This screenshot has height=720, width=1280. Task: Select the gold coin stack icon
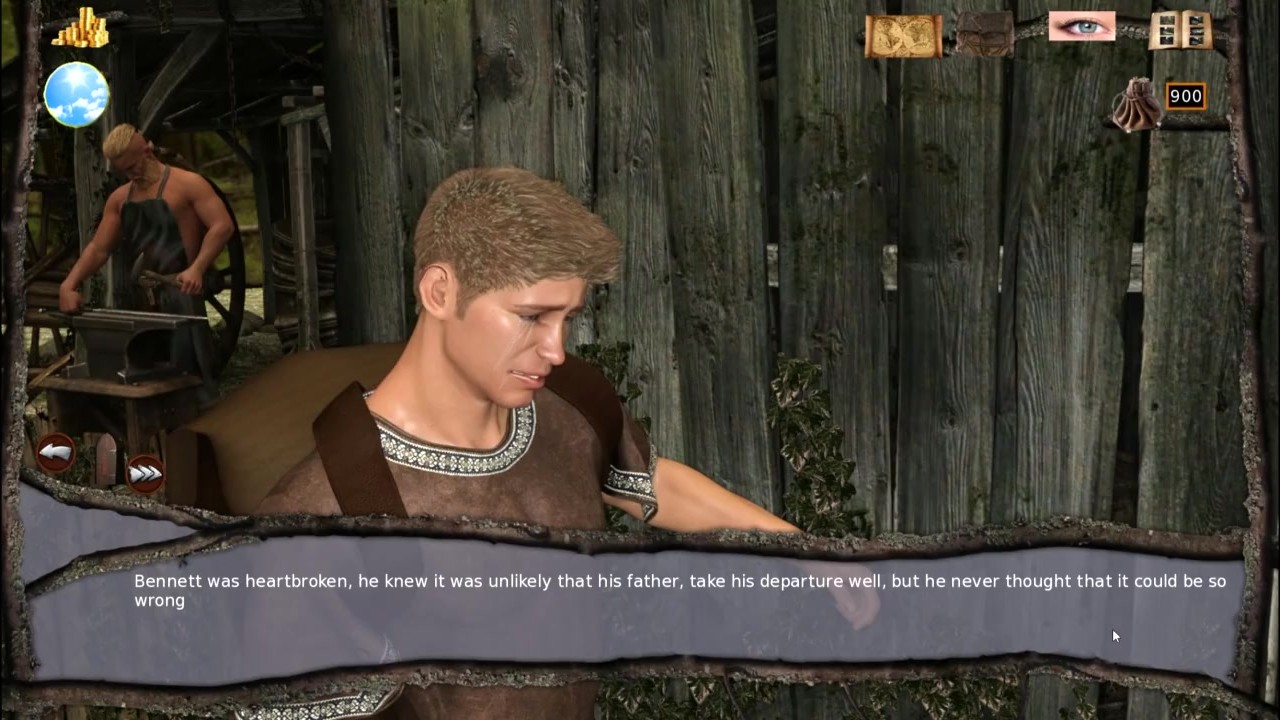(x=80, y=28)
